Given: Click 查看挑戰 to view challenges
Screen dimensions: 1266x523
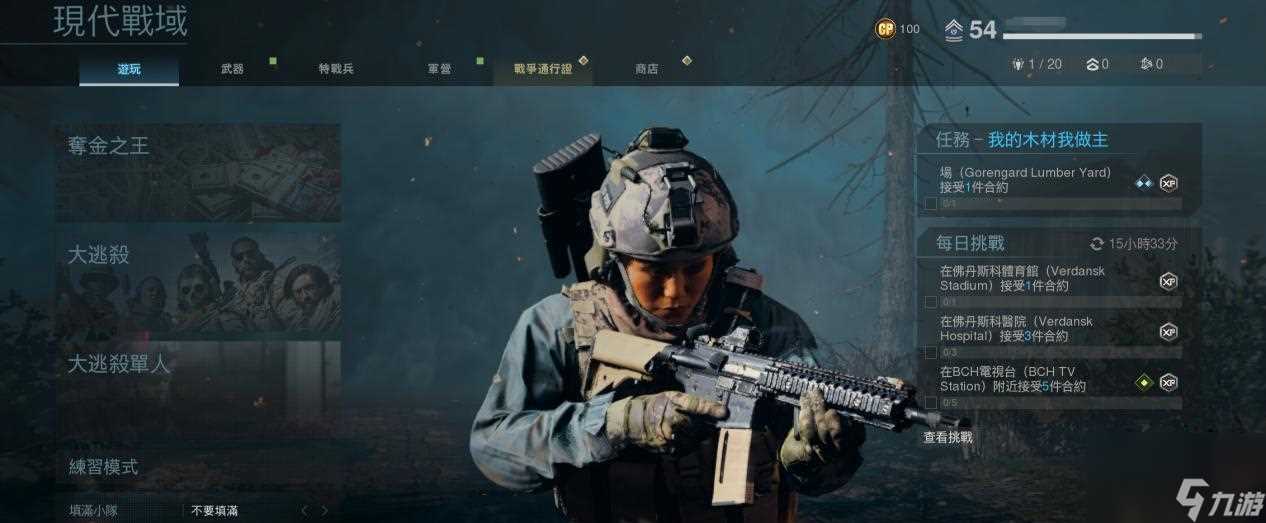Looking at the screenshot, I should [948, 437].
